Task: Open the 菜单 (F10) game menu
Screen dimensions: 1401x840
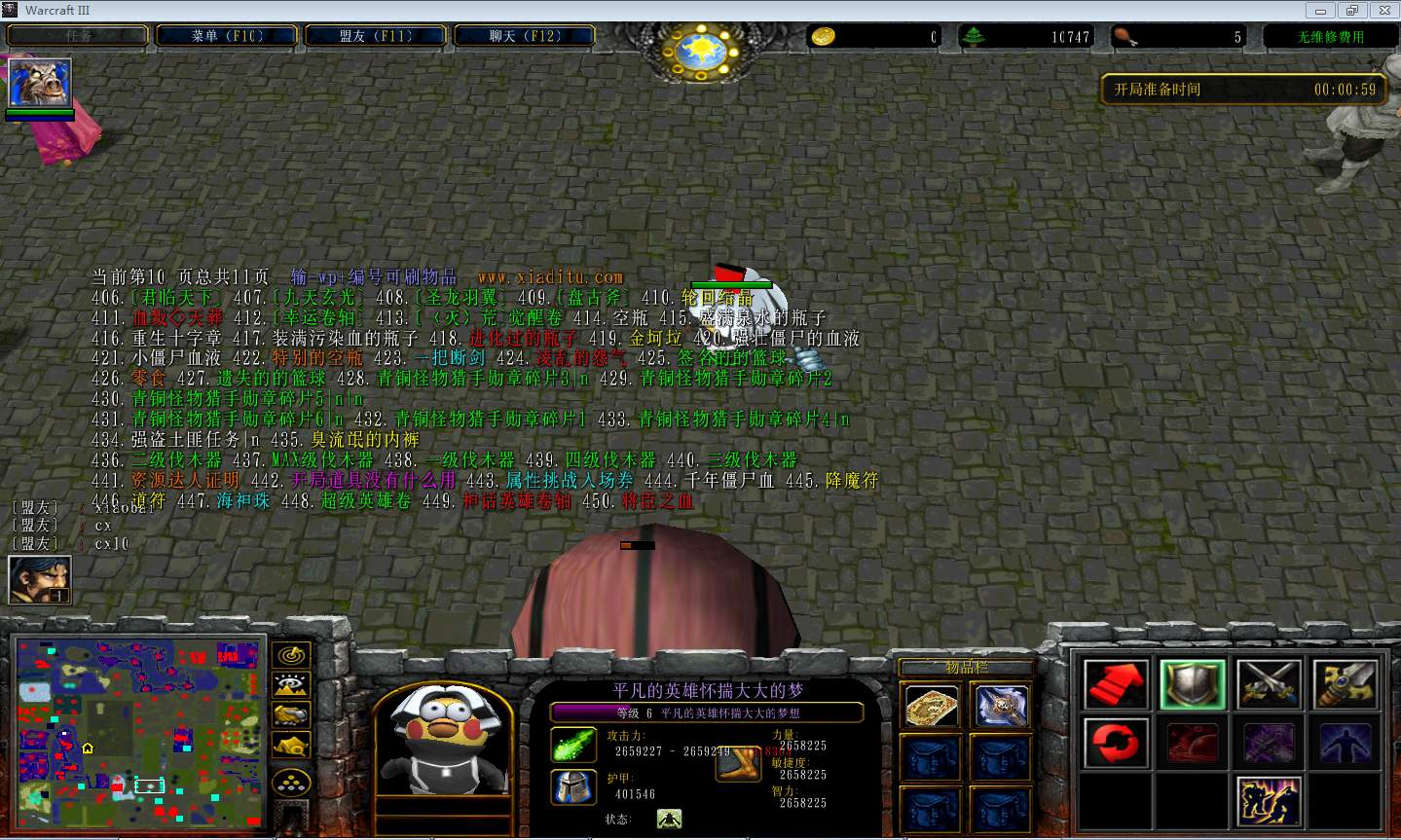Action: (x=226, y=33)
